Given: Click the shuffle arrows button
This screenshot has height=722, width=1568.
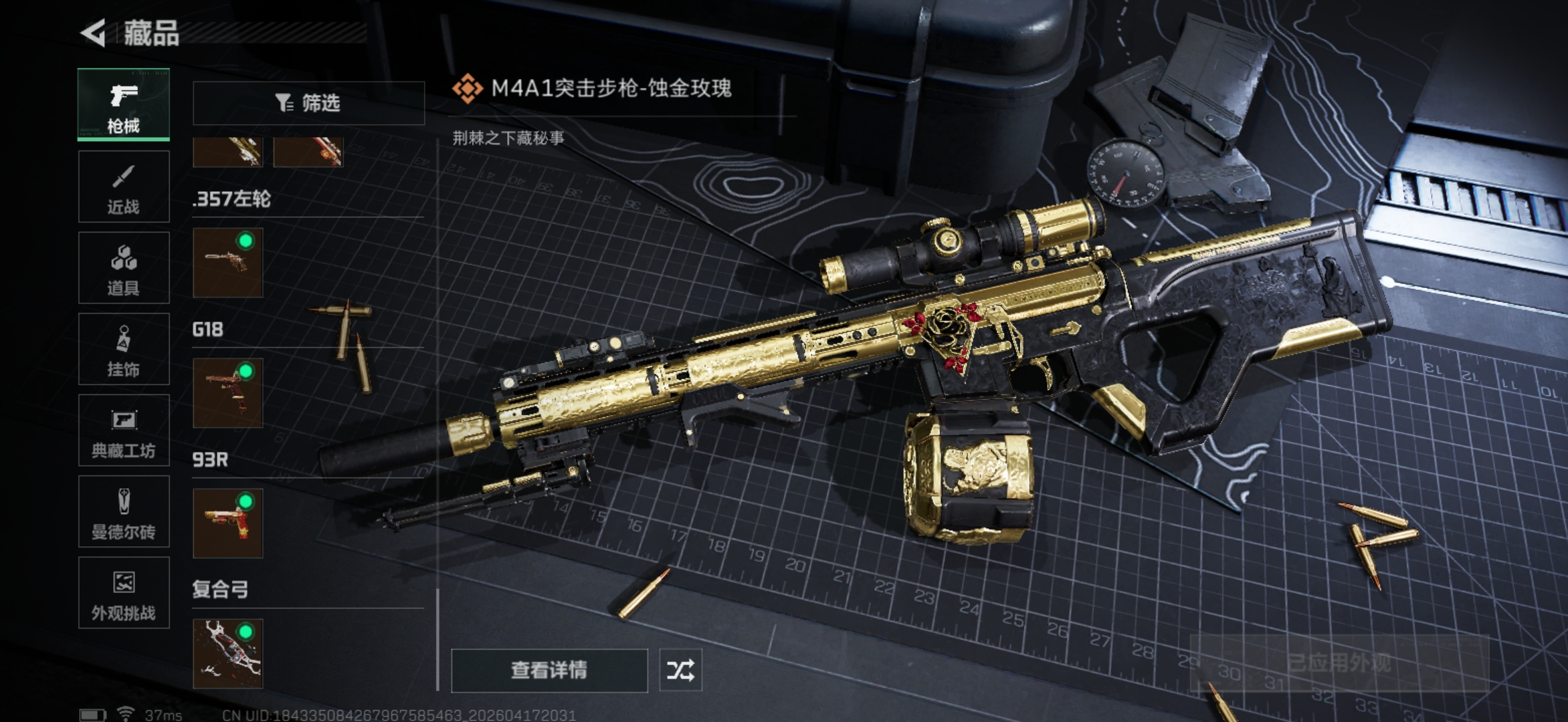Looking at the screenshot, I should pos(680,670).
